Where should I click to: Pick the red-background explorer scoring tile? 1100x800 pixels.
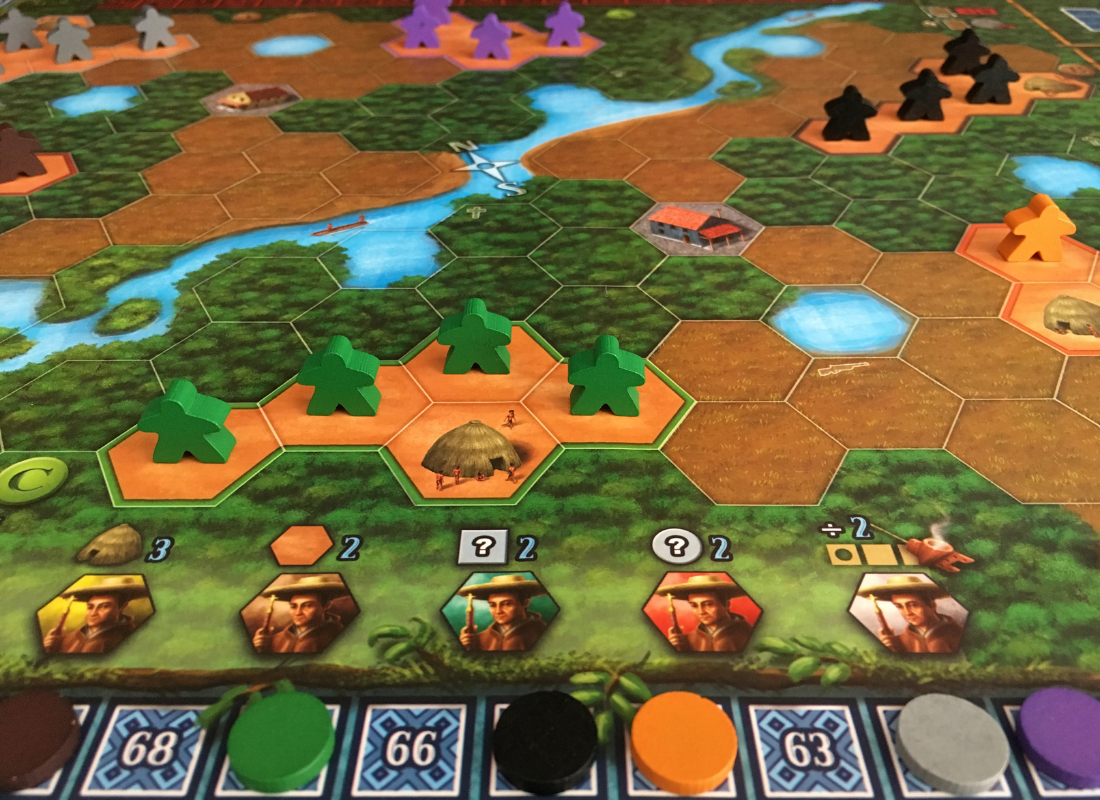pyautogui.click(x=701, y=613)
